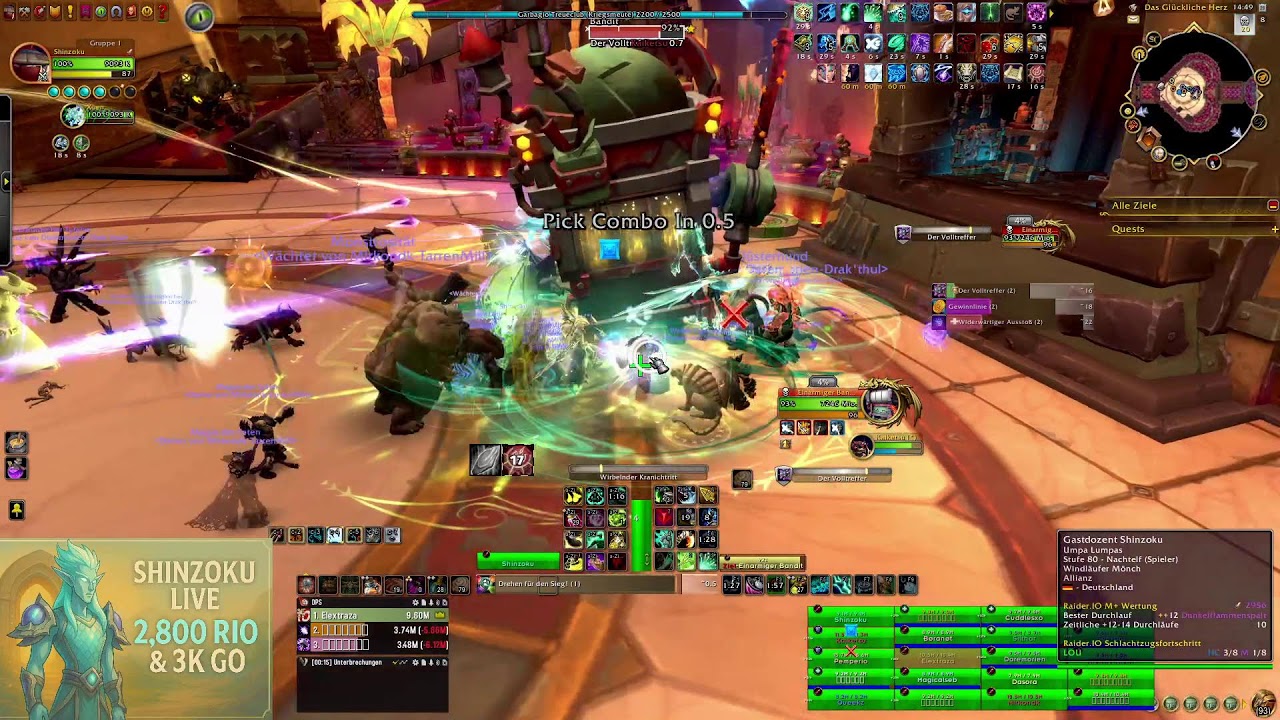Click the action icon showing number 17
Screen dimensions: 1280x720
517,460
